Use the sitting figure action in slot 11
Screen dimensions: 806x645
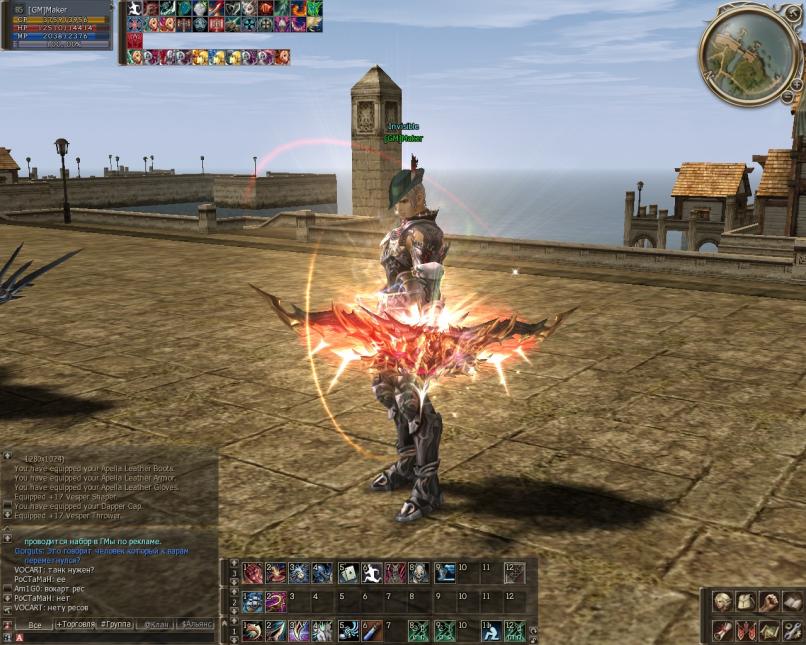(492, 631)
